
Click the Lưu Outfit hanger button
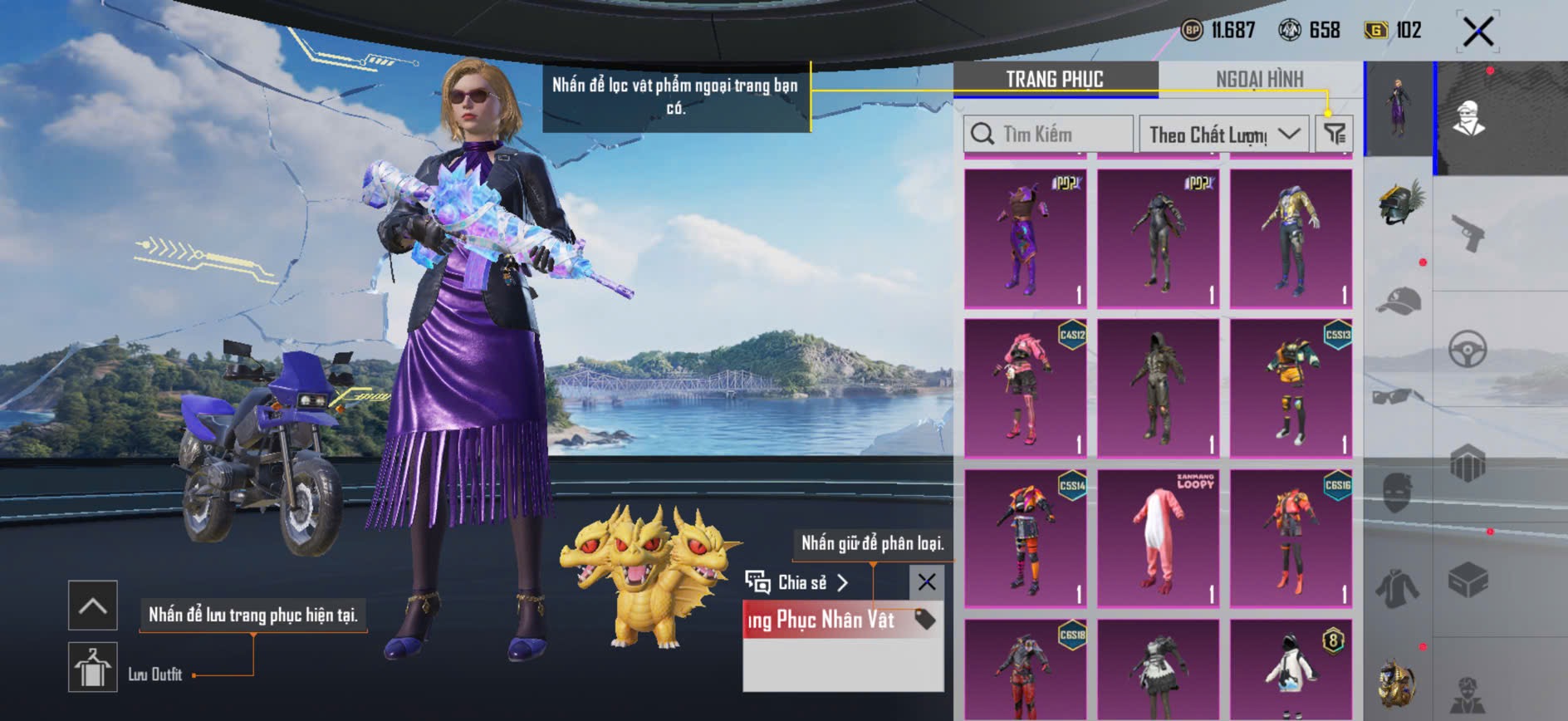coord(92,667)
